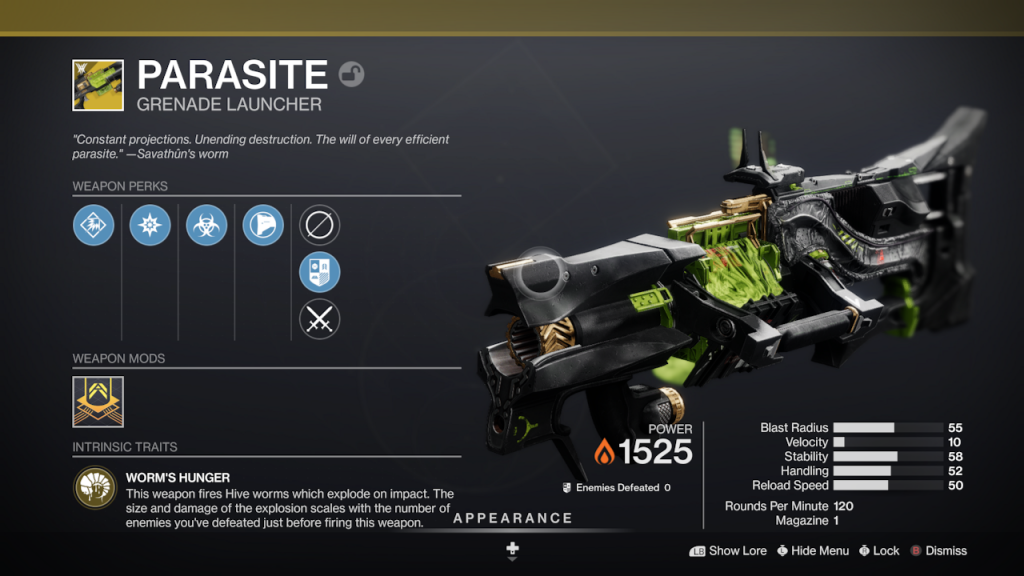Select the crossed swords perk option
This screenshot has width=1024, height=576.
(320, 319)
